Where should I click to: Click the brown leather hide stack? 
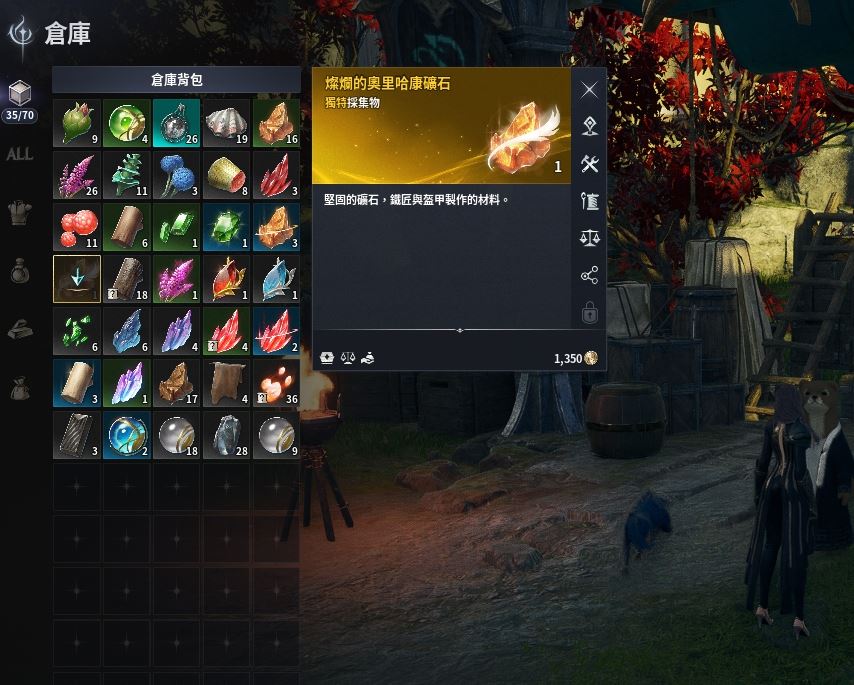(x=227, y=383)
